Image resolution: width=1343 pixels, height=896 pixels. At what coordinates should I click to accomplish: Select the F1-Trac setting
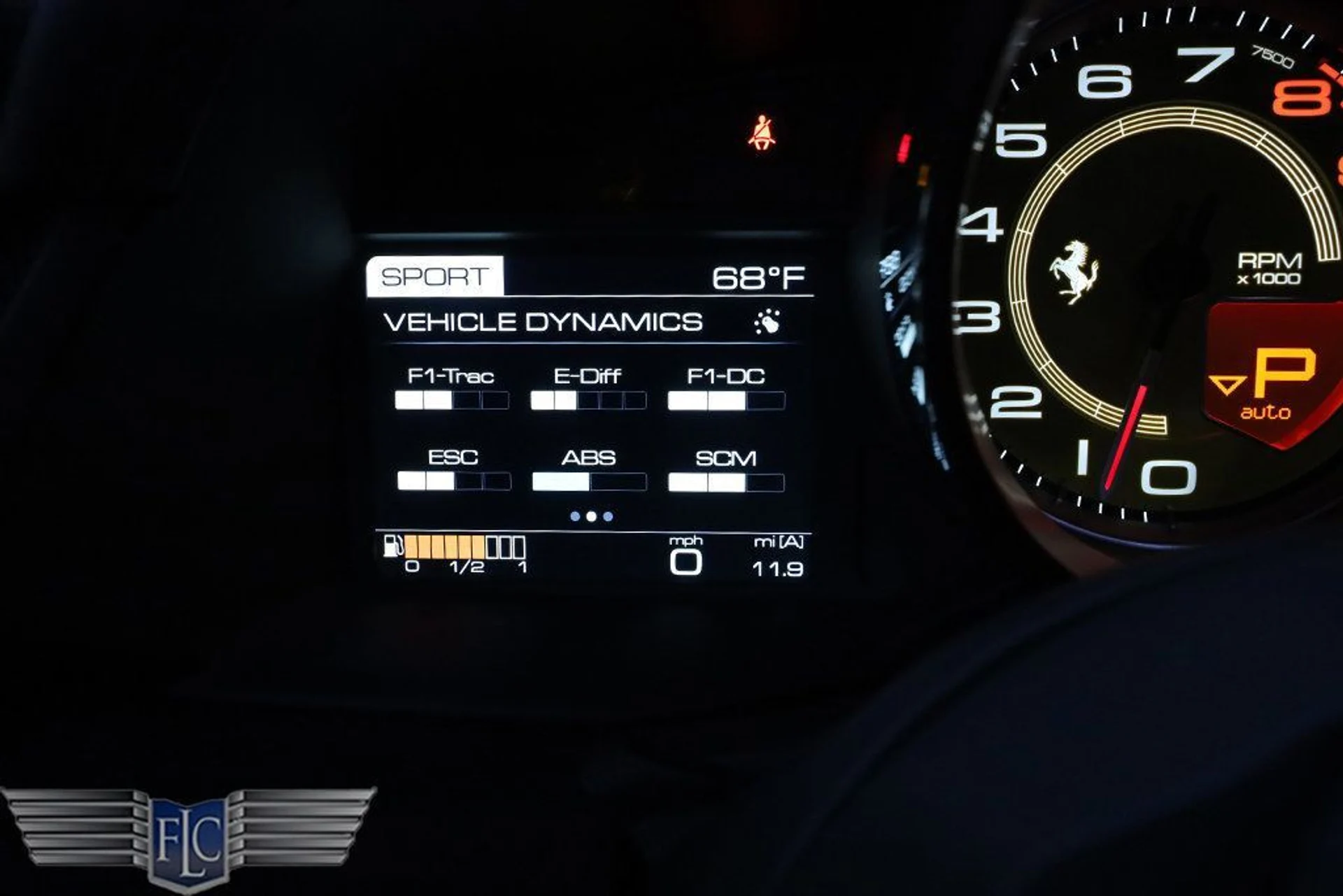(451, 388)
